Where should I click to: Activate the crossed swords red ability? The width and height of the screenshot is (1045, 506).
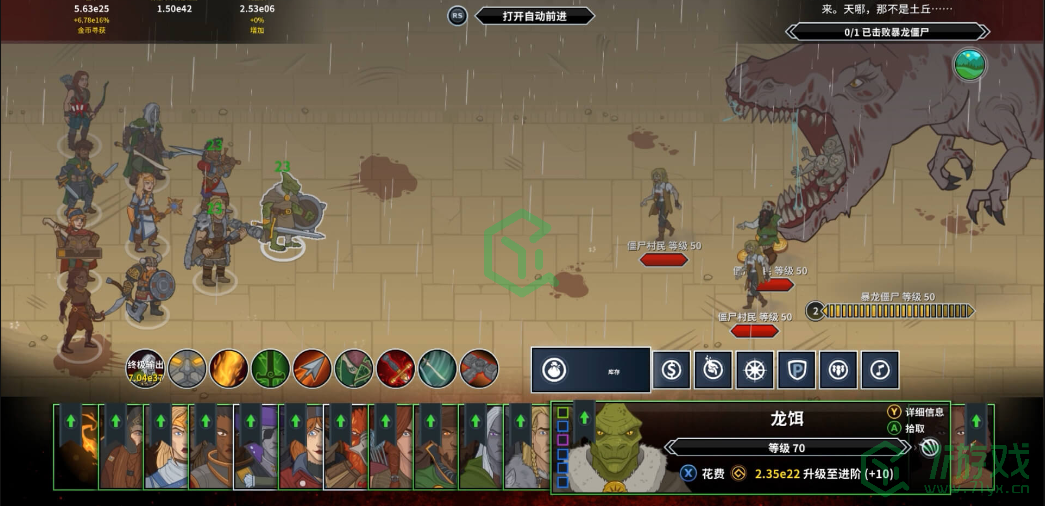[x=396, y=368]
